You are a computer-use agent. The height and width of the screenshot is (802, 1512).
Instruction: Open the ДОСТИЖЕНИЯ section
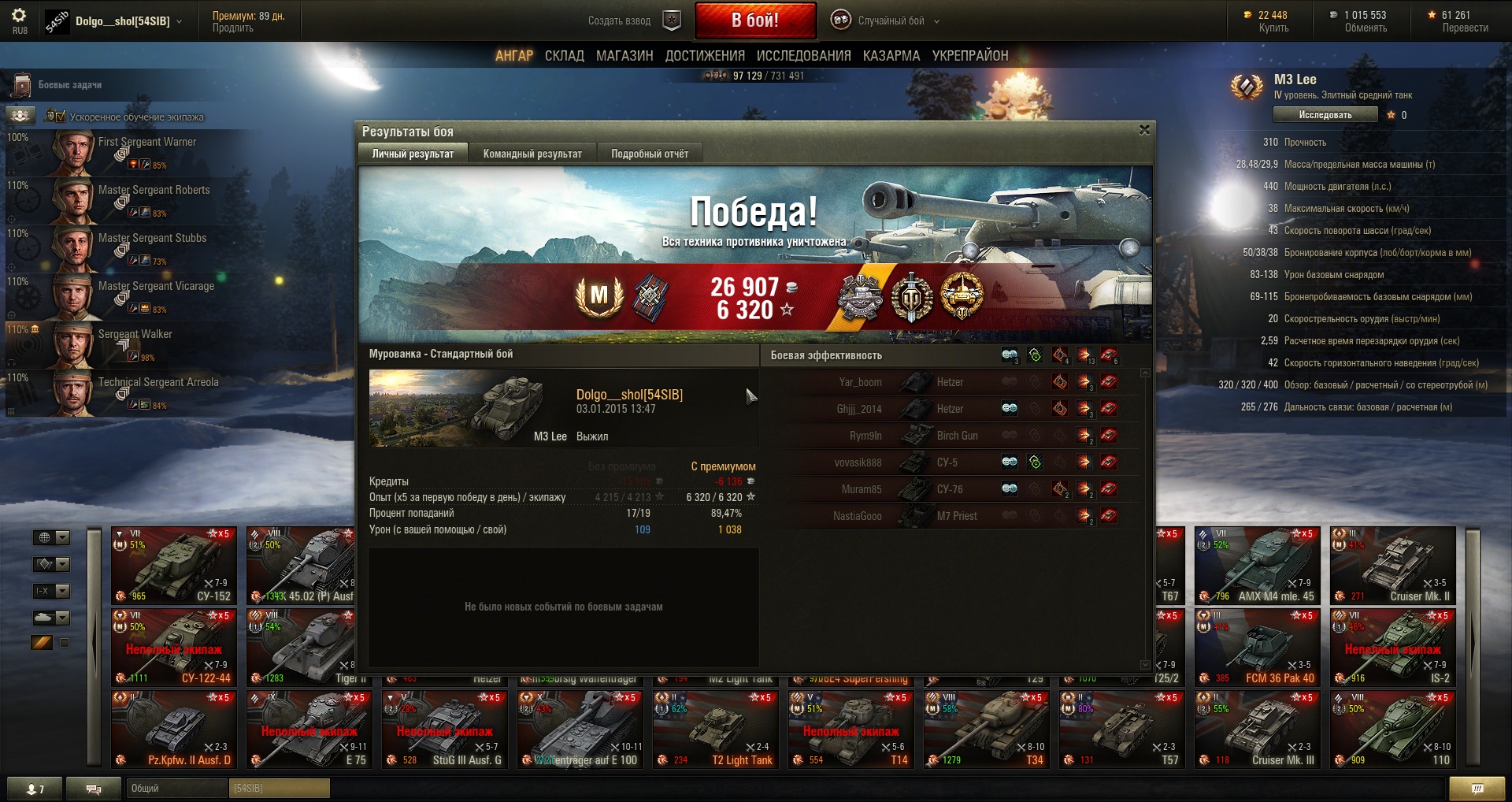tap(705, 56)
